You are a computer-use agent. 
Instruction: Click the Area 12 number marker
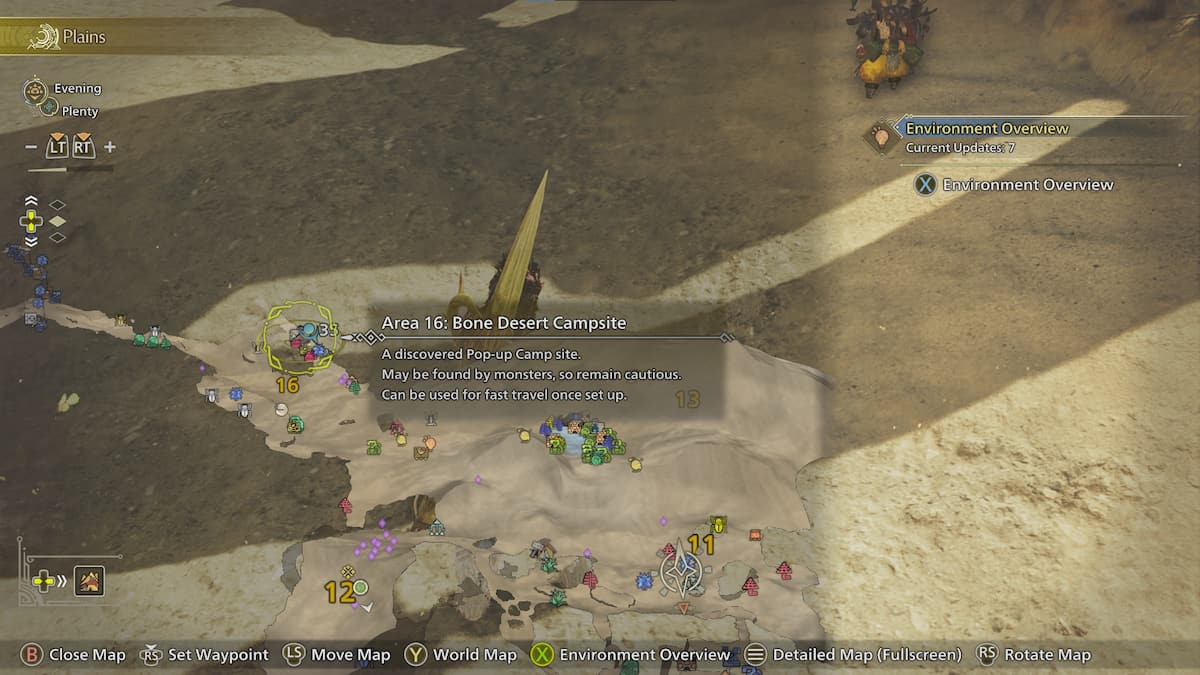point(339,592)
